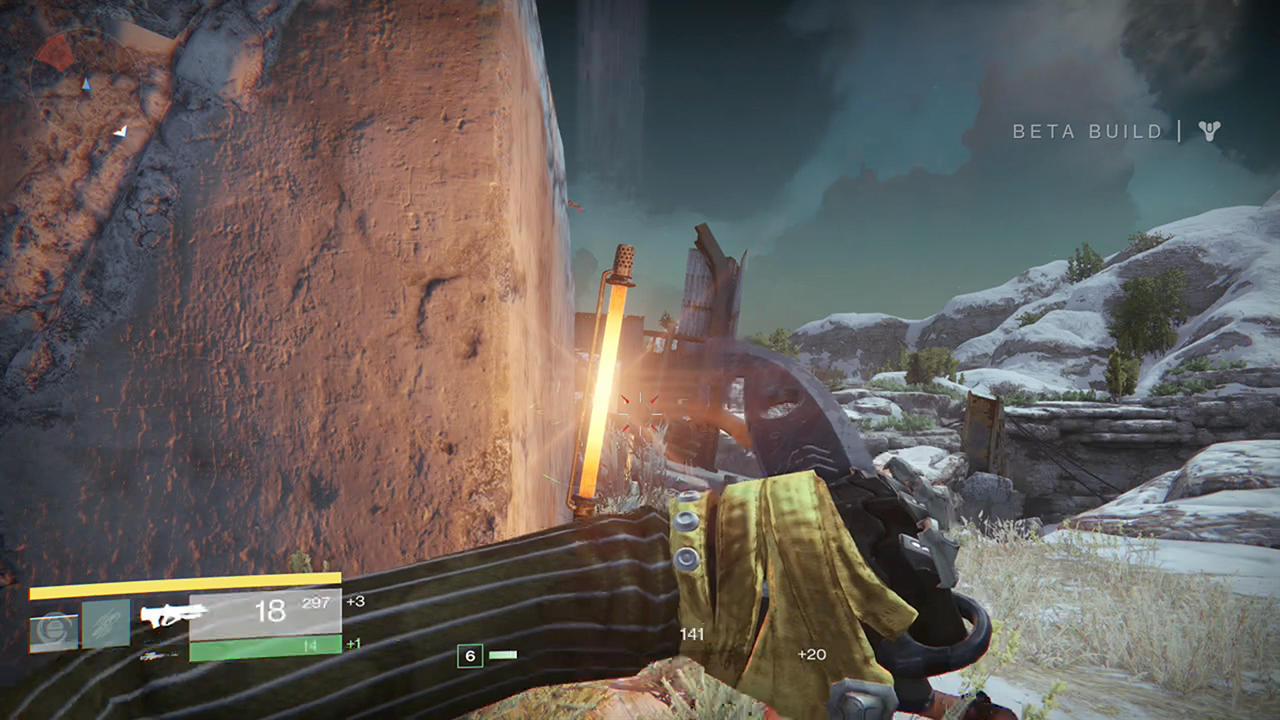This screenshot has height=720, width=1280.
Task: Select the white primary weapon icon
Action: coord(174,615)
